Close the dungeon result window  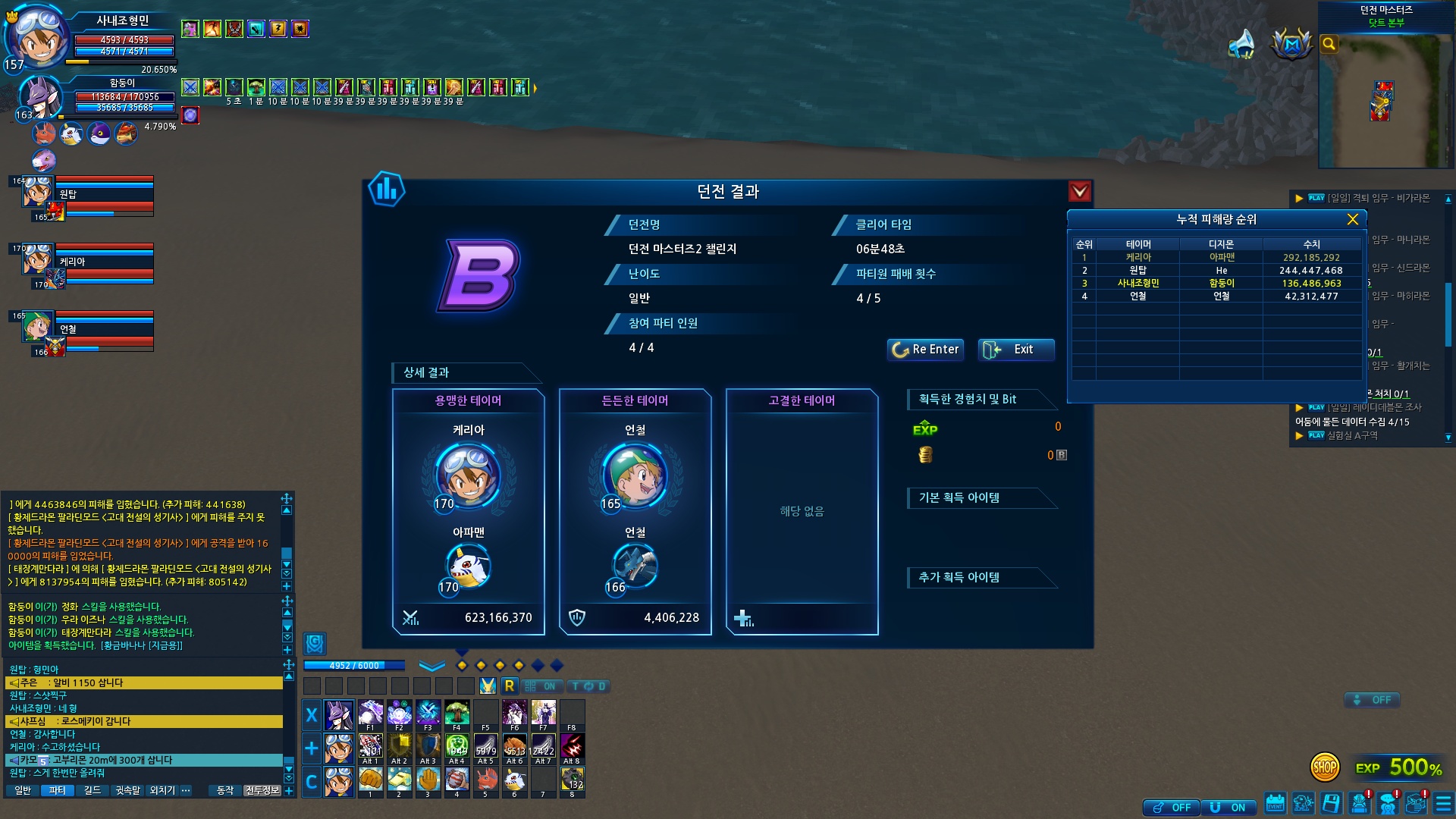pyautogui.click(x=1079, y=191)
